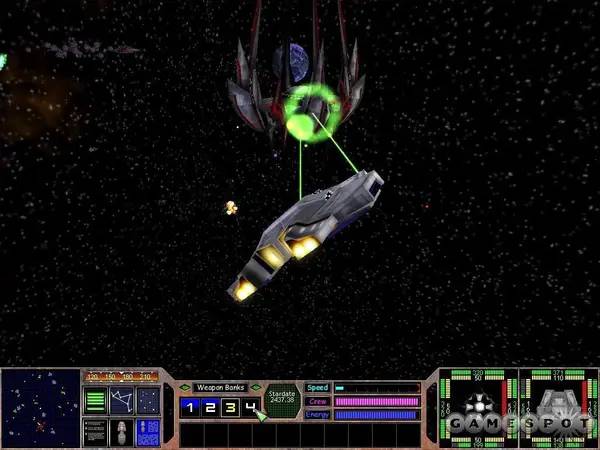The height and width of the screenshot is (450, 600).
Task: Select the Energy label button
Action: pyautogui.click(x=317, y=414)
